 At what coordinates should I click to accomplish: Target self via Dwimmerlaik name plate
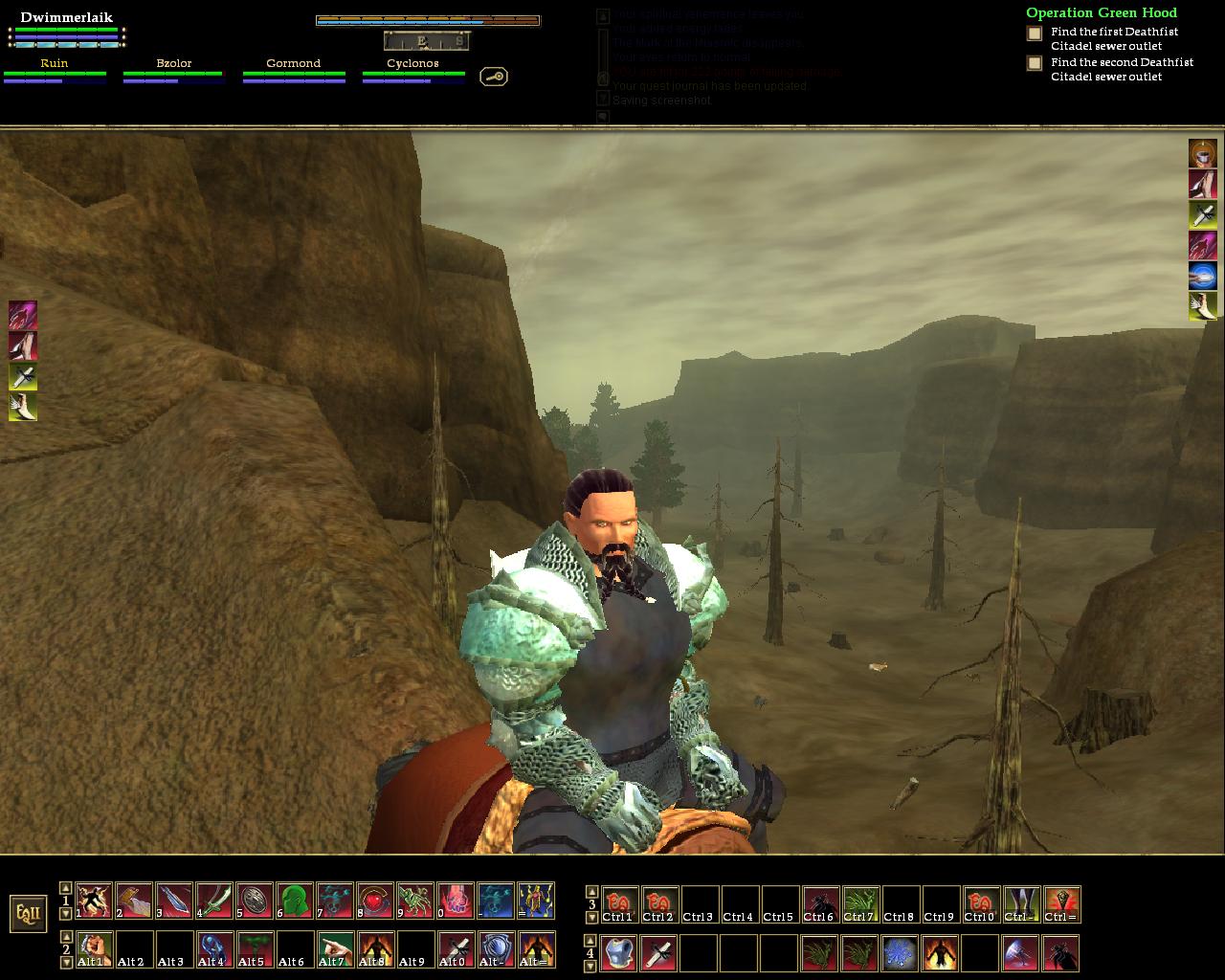[66, 18]
